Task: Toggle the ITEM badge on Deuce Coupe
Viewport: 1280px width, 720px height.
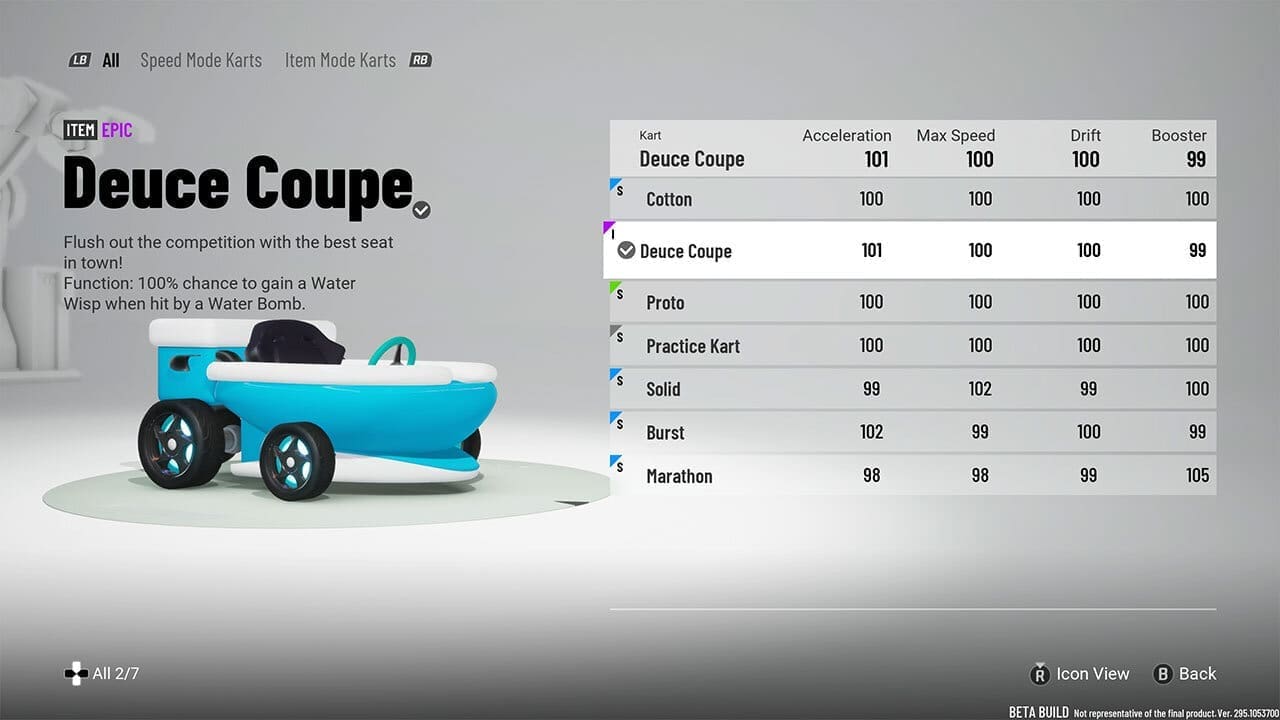Action: pos(80,130)
